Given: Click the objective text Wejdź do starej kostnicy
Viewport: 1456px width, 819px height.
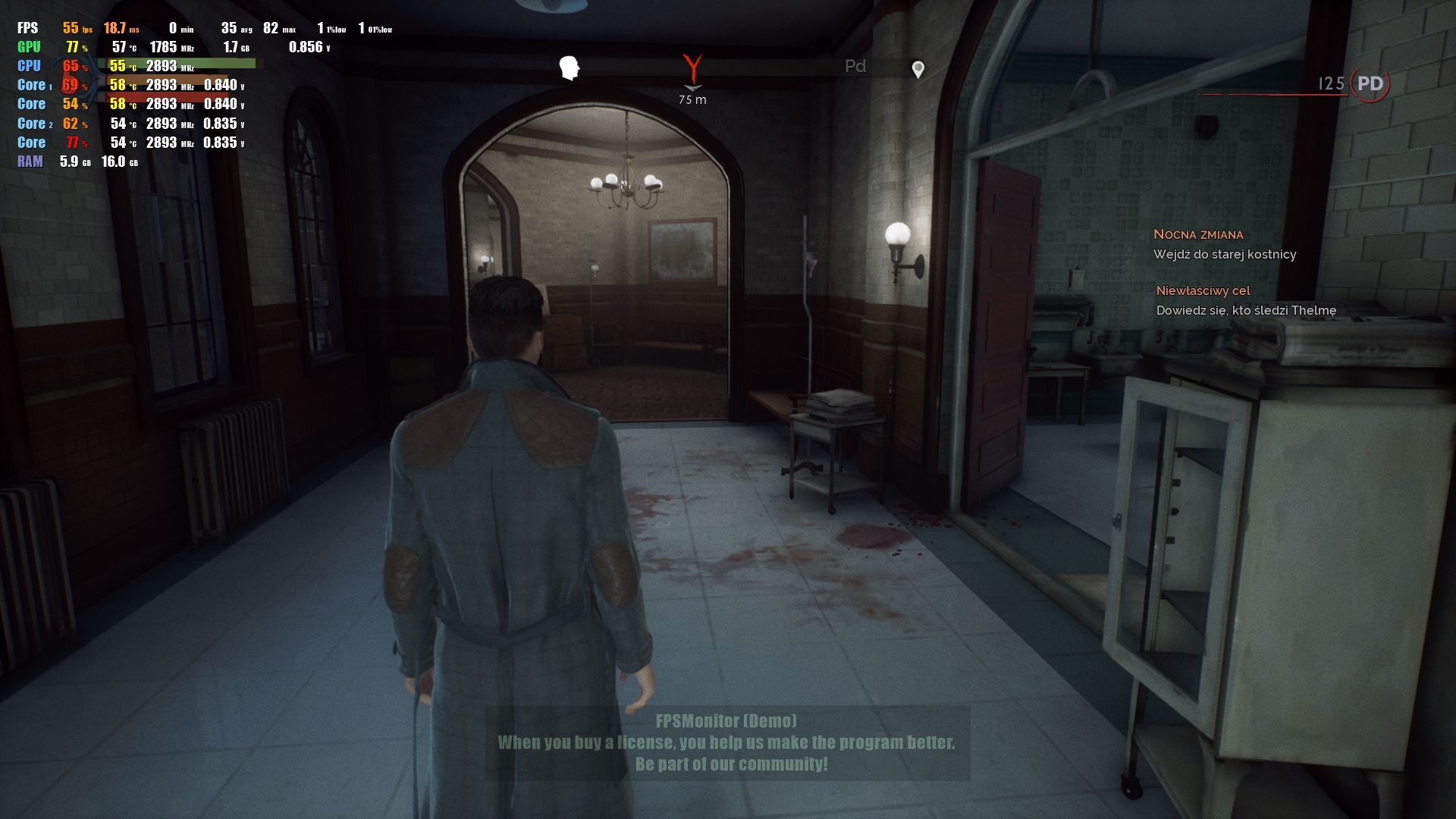Looking at the screenshot, I should 1225,255.
